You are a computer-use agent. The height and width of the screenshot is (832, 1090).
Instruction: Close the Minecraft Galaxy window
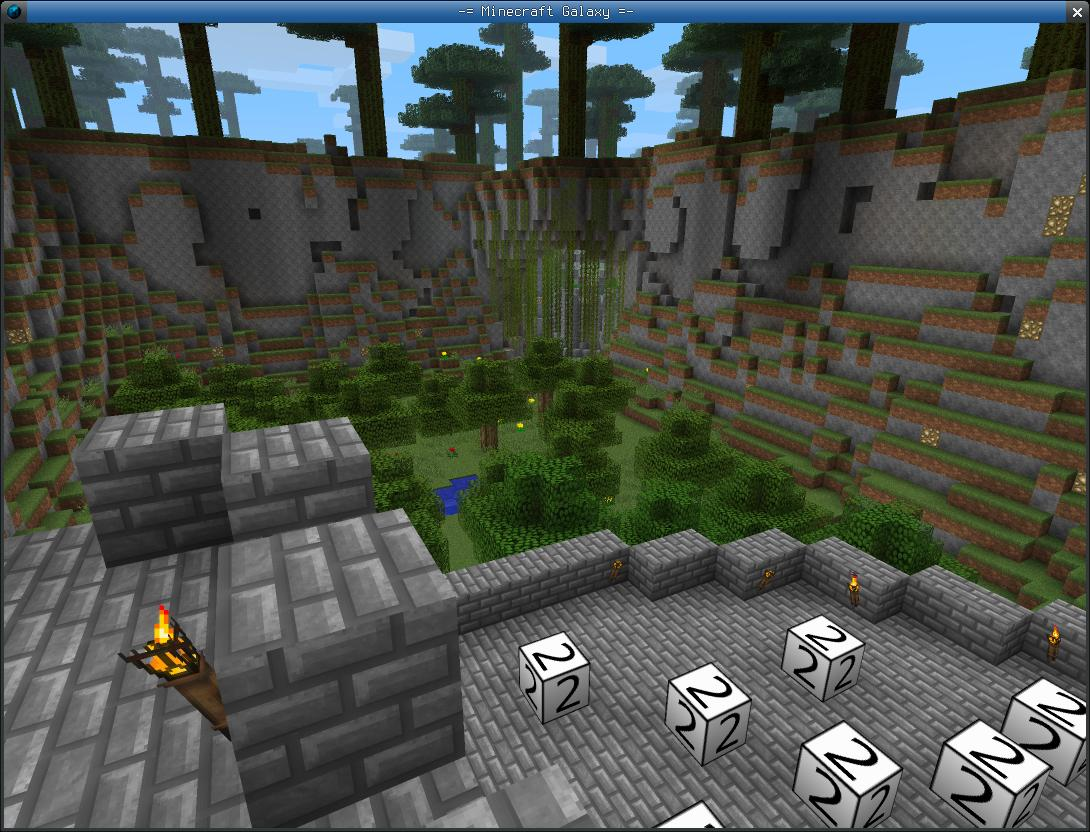coord(1076,11)
